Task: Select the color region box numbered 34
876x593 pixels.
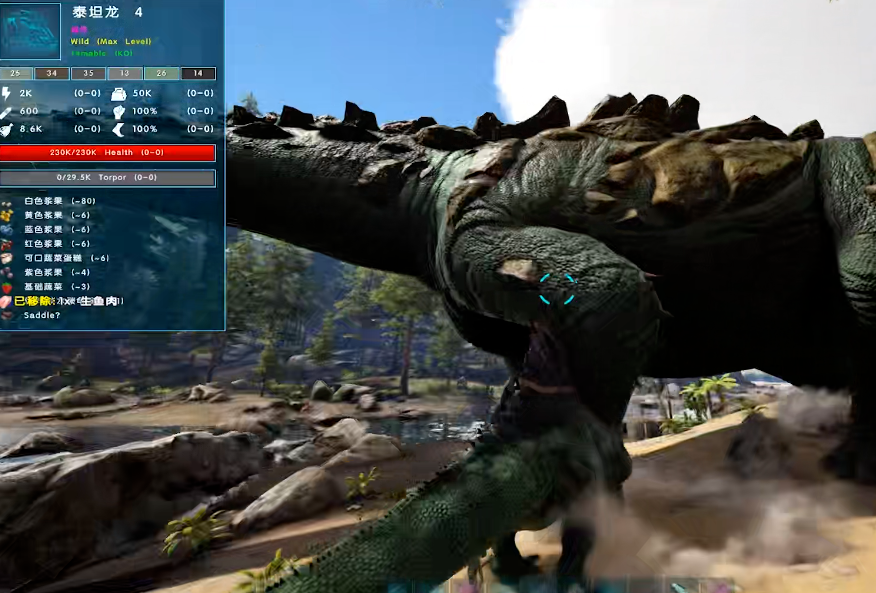Action: point(52,73)
